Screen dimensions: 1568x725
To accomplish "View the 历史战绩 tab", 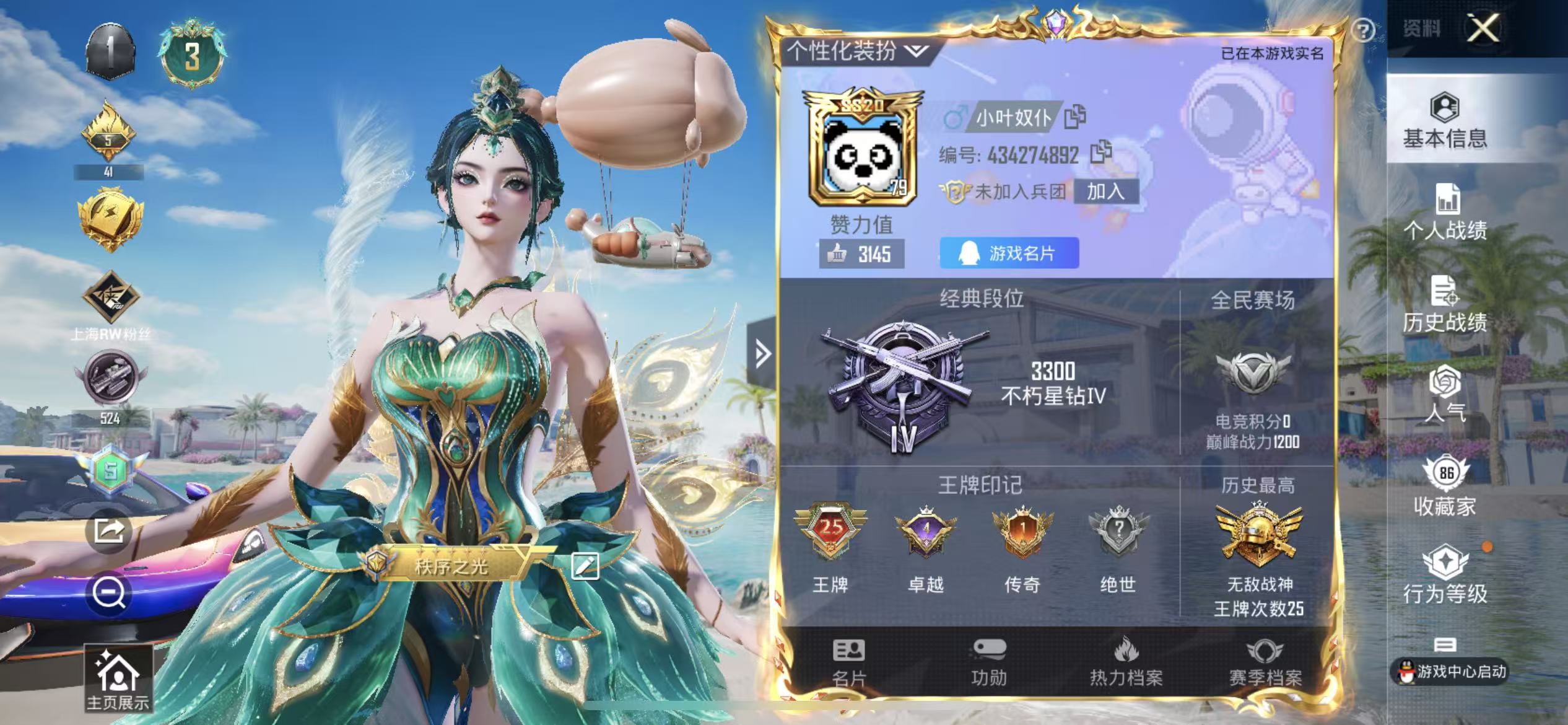I will pos(1445,305).
